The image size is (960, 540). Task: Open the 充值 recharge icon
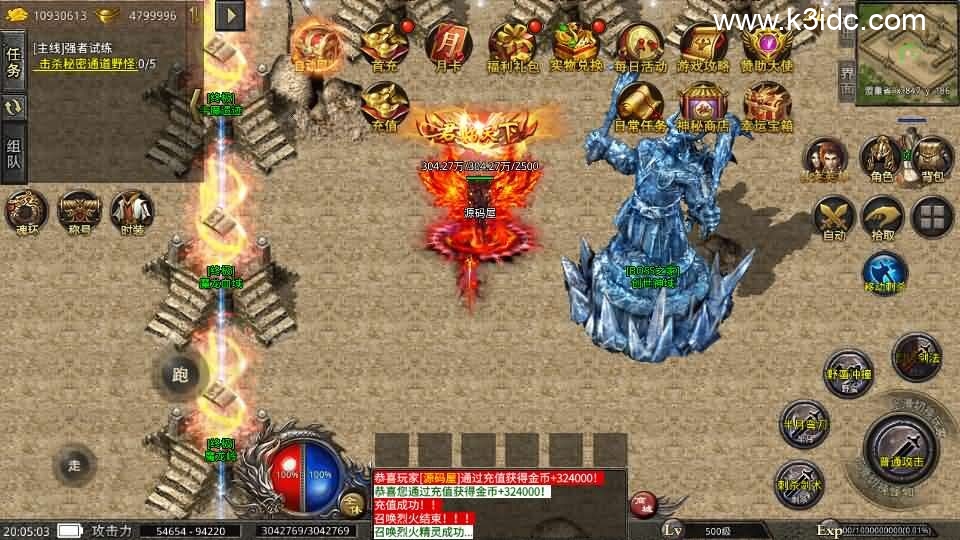click(384, 105)
